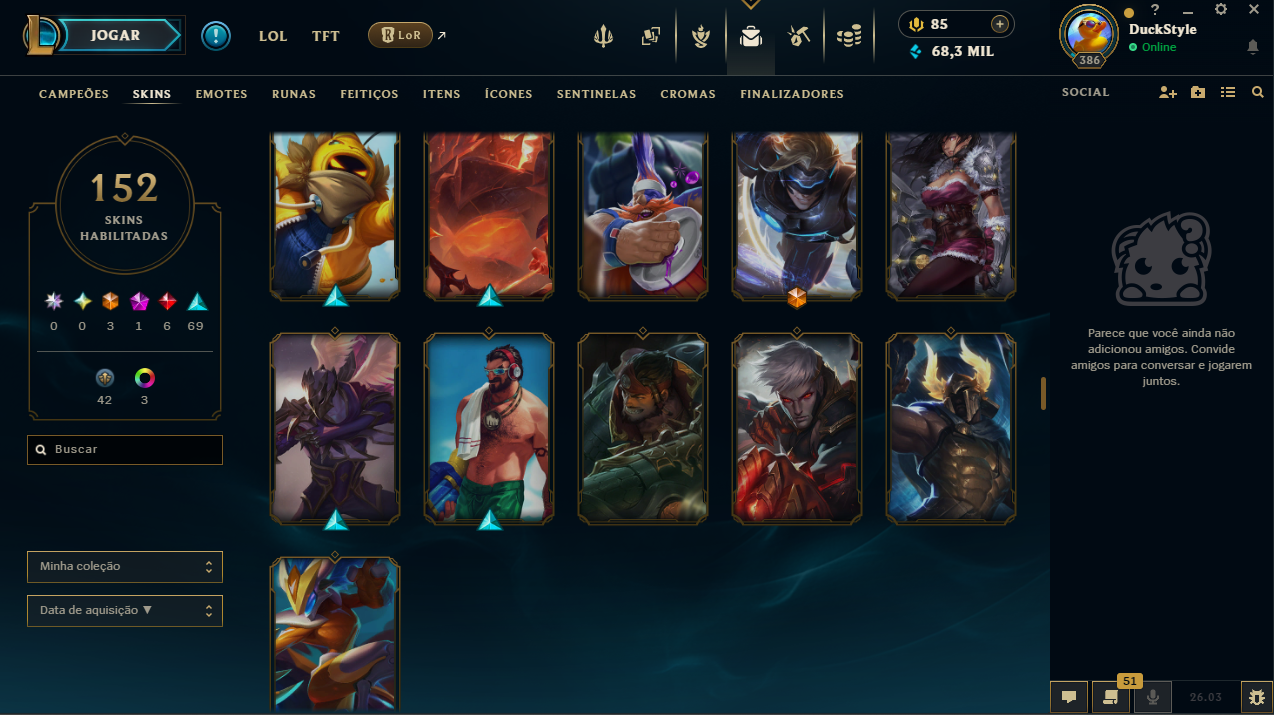Open the Data de aquisição sort dropdown

[125, 611]
